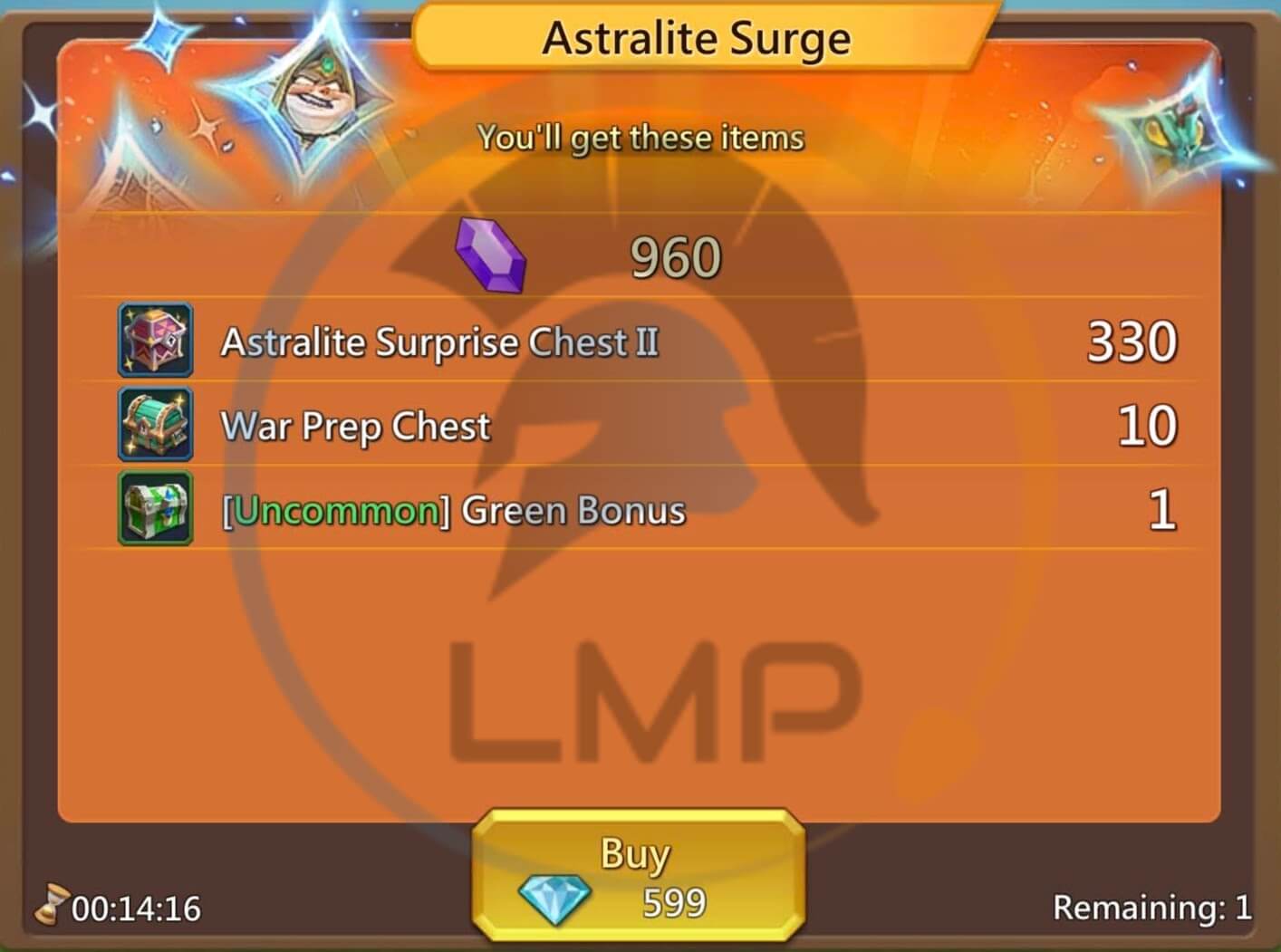Select the Astralite Surprise Chest II icon

click(154, 341)
